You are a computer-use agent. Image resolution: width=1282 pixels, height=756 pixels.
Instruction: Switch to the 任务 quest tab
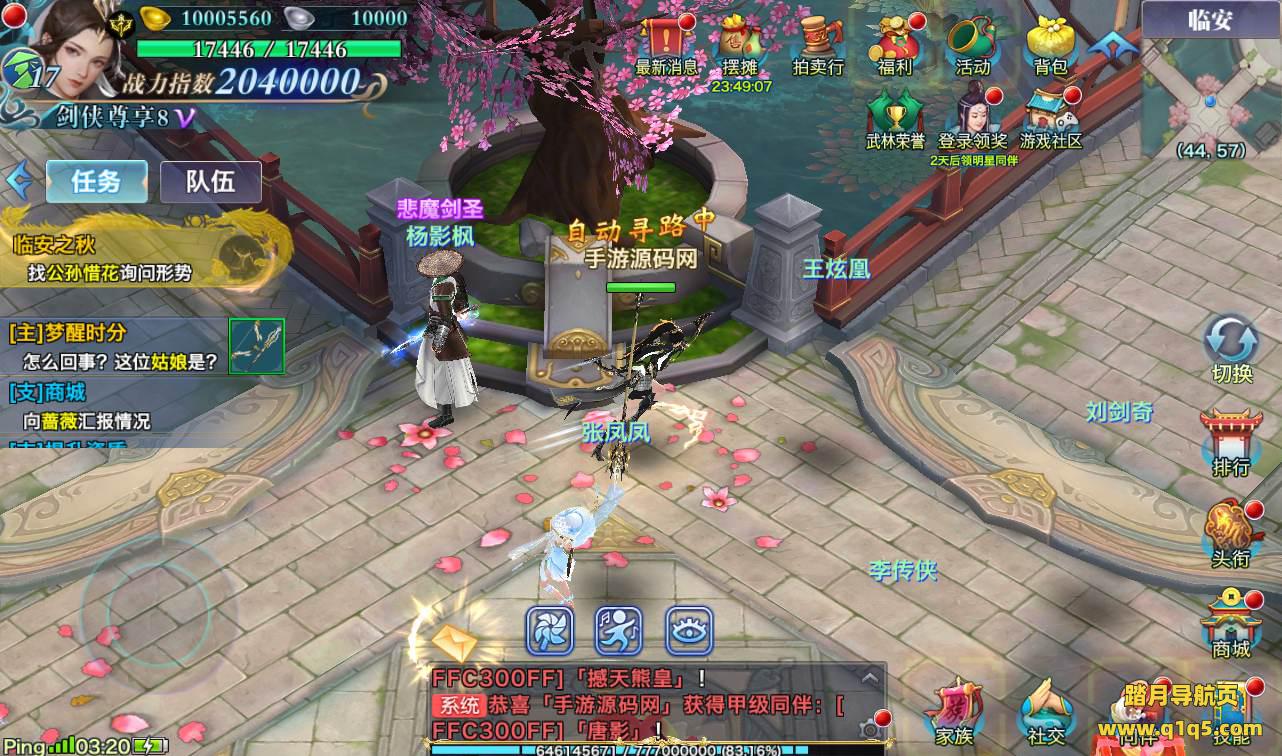pos(97,182)
